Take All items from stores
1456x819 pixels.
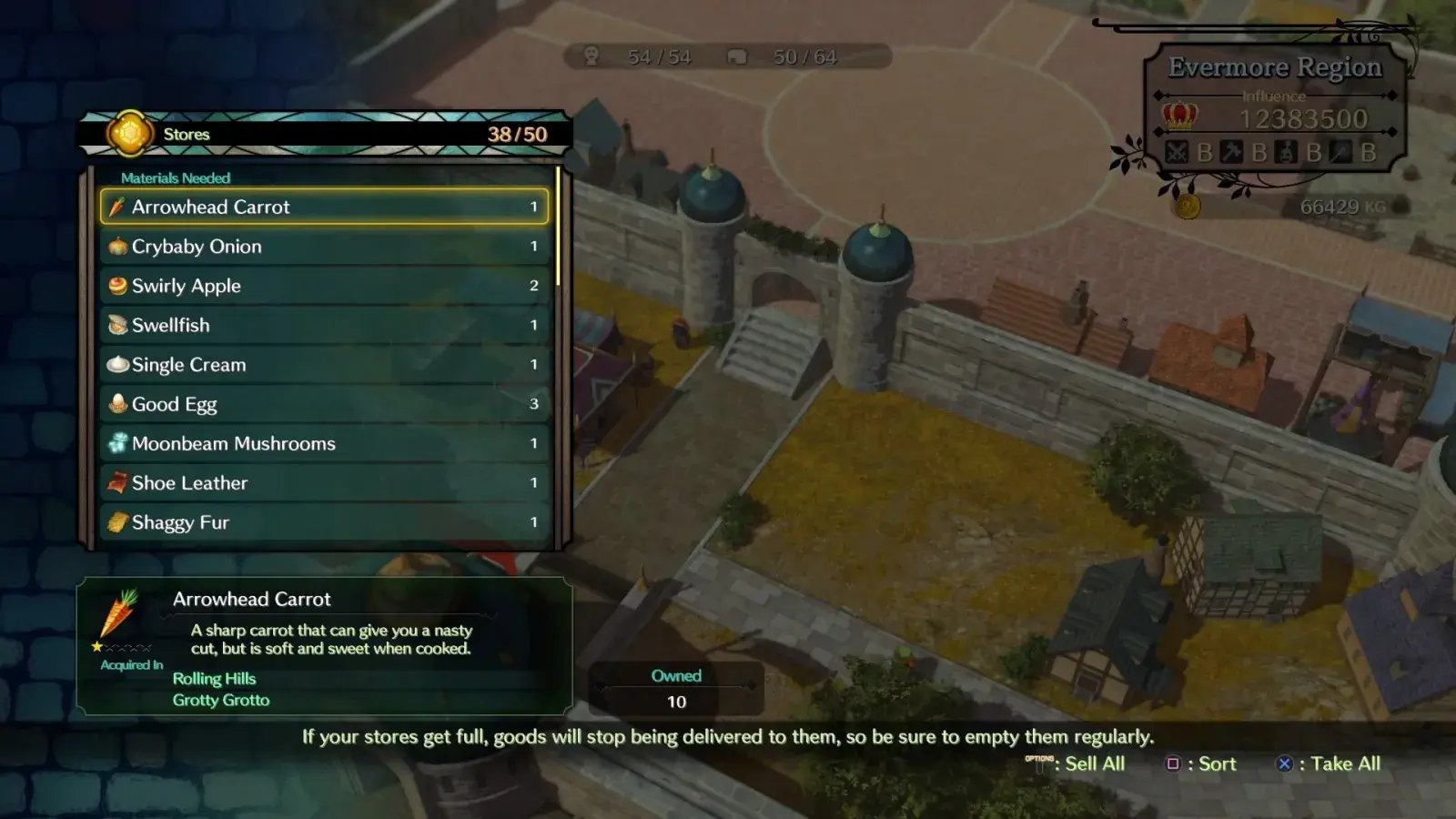click(x=1330, y=764)
